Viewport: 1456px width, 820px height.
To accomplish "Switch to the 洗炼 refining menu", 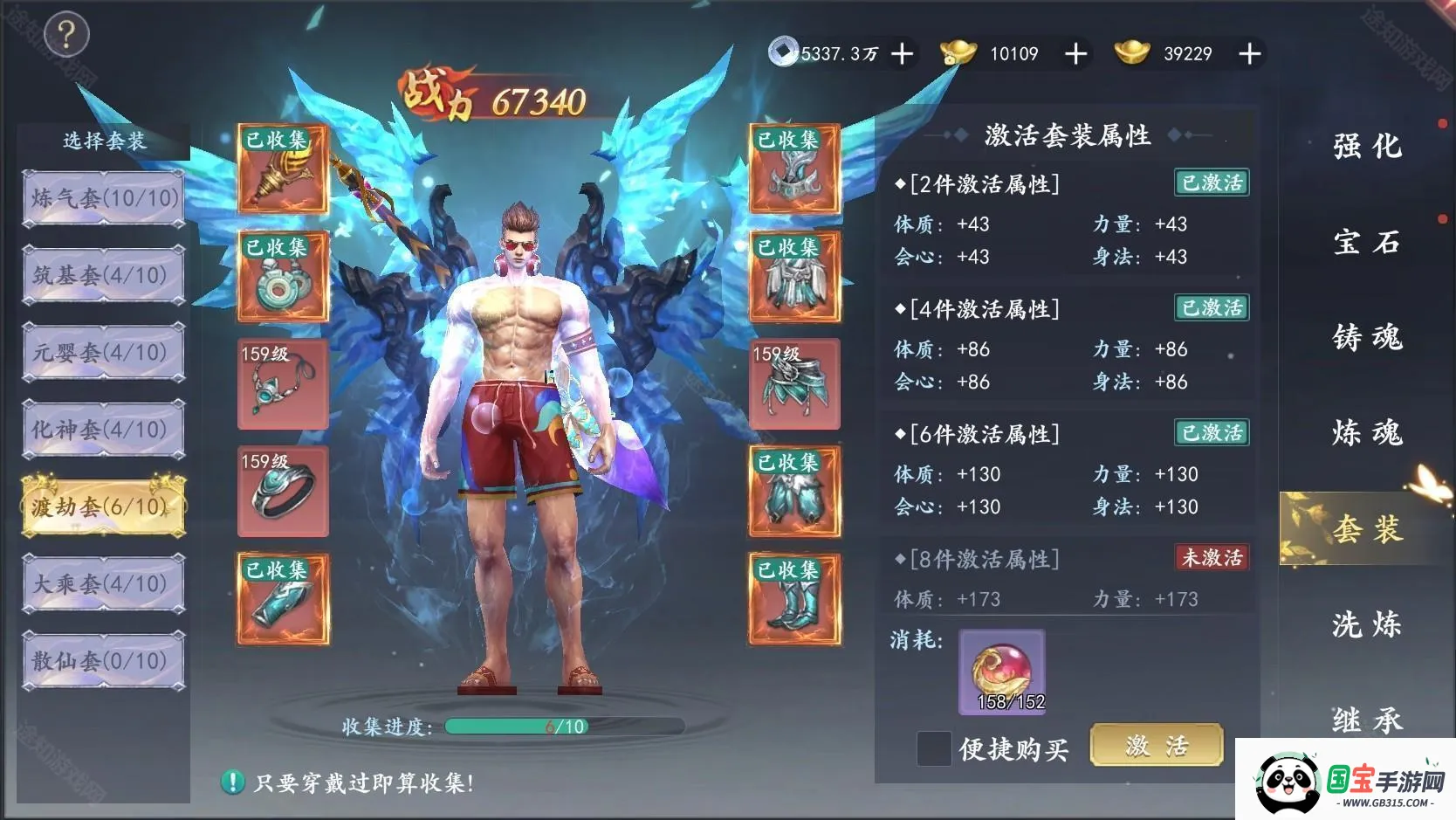I will pos(1366,624).
